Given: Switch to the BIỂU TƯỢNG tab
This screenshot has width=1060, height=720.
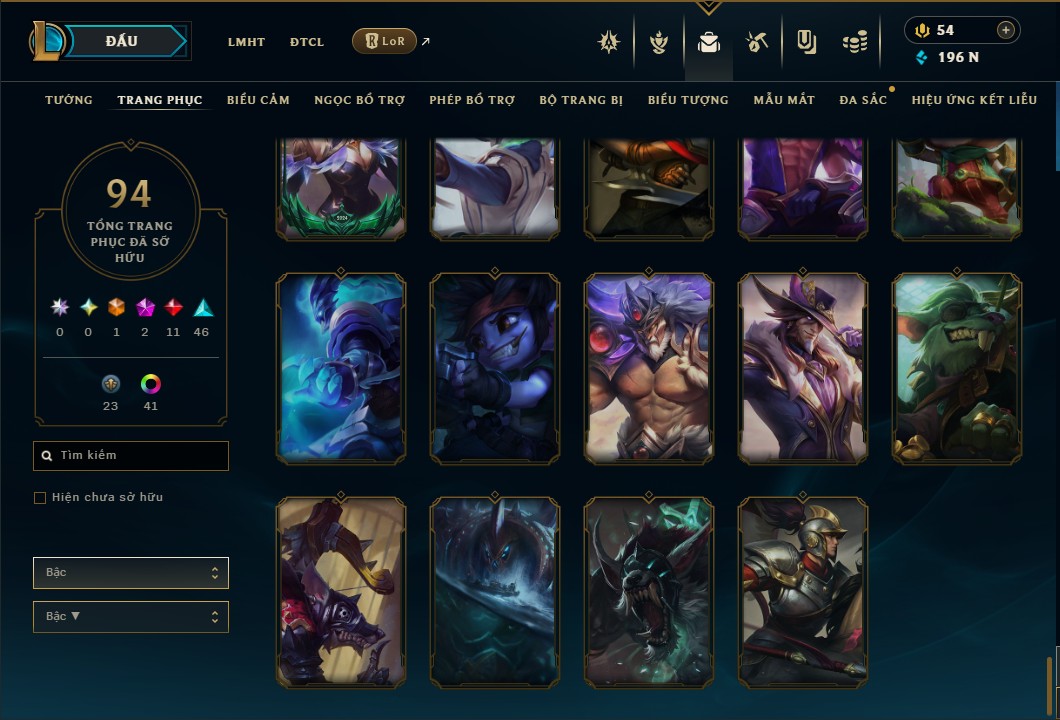Looking at the screenshot, I should 688,100.
